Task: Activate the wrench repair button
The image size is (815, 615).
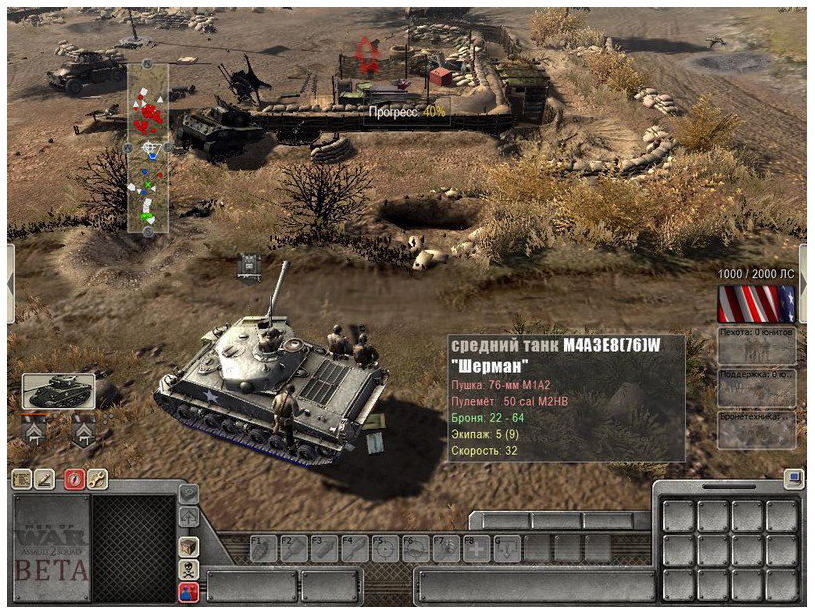Action: (x=97, y=478)
